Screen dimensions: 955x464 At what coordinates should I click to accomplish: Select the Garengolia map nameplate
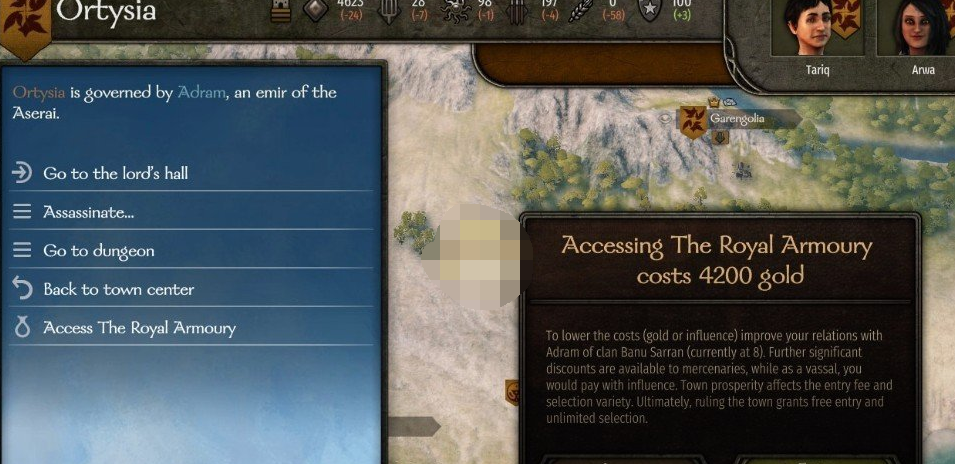pos(736,119)
